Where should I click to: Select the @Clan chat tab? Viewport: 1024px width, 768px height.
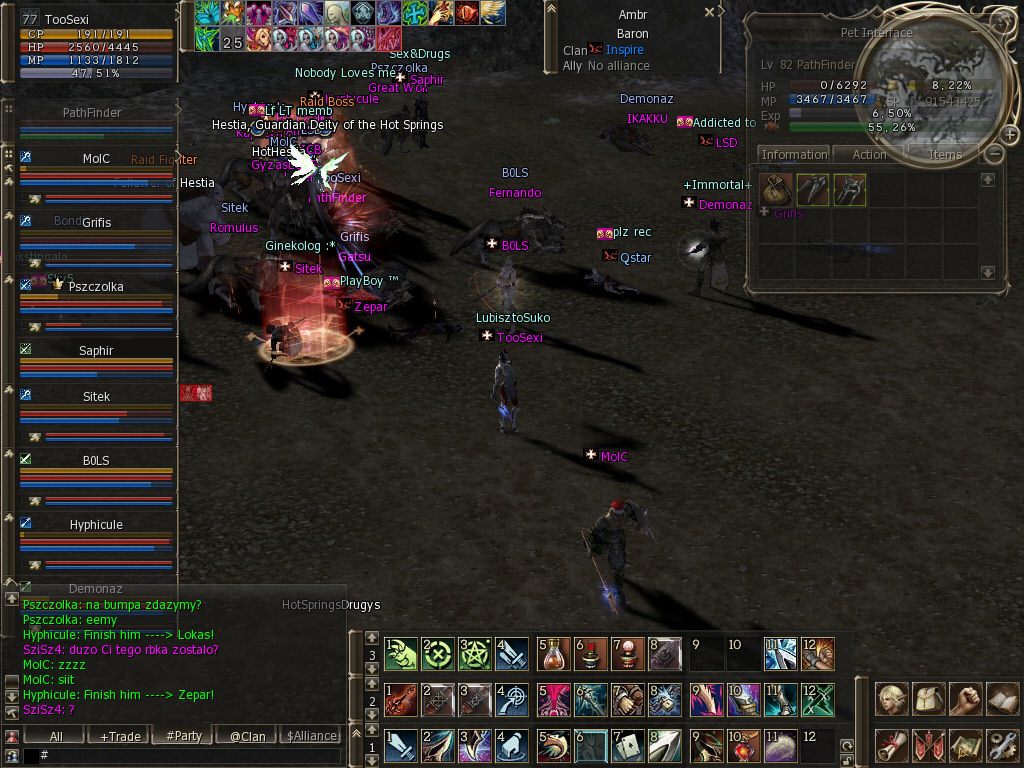tap(247, 736)
